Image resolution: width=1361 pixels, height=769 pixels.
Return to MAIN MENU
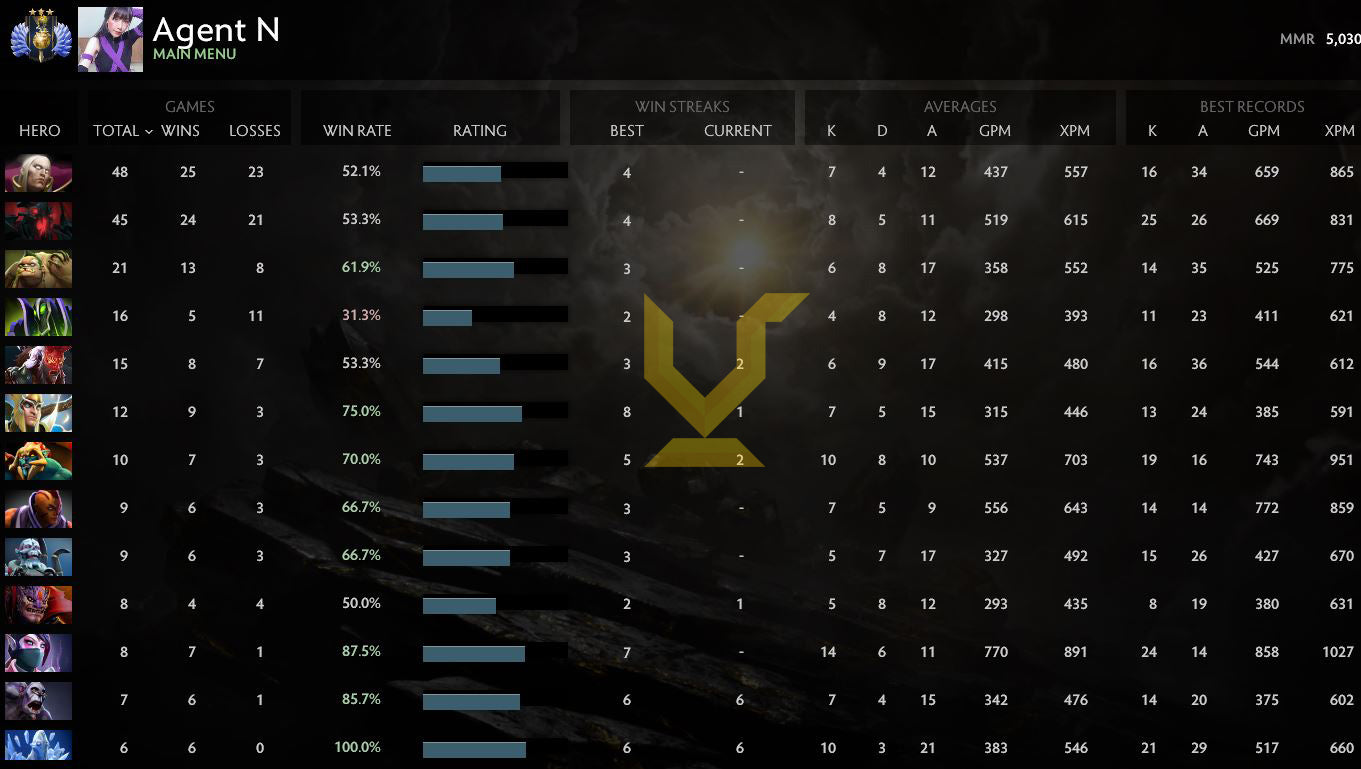click(x=193, y=54)
